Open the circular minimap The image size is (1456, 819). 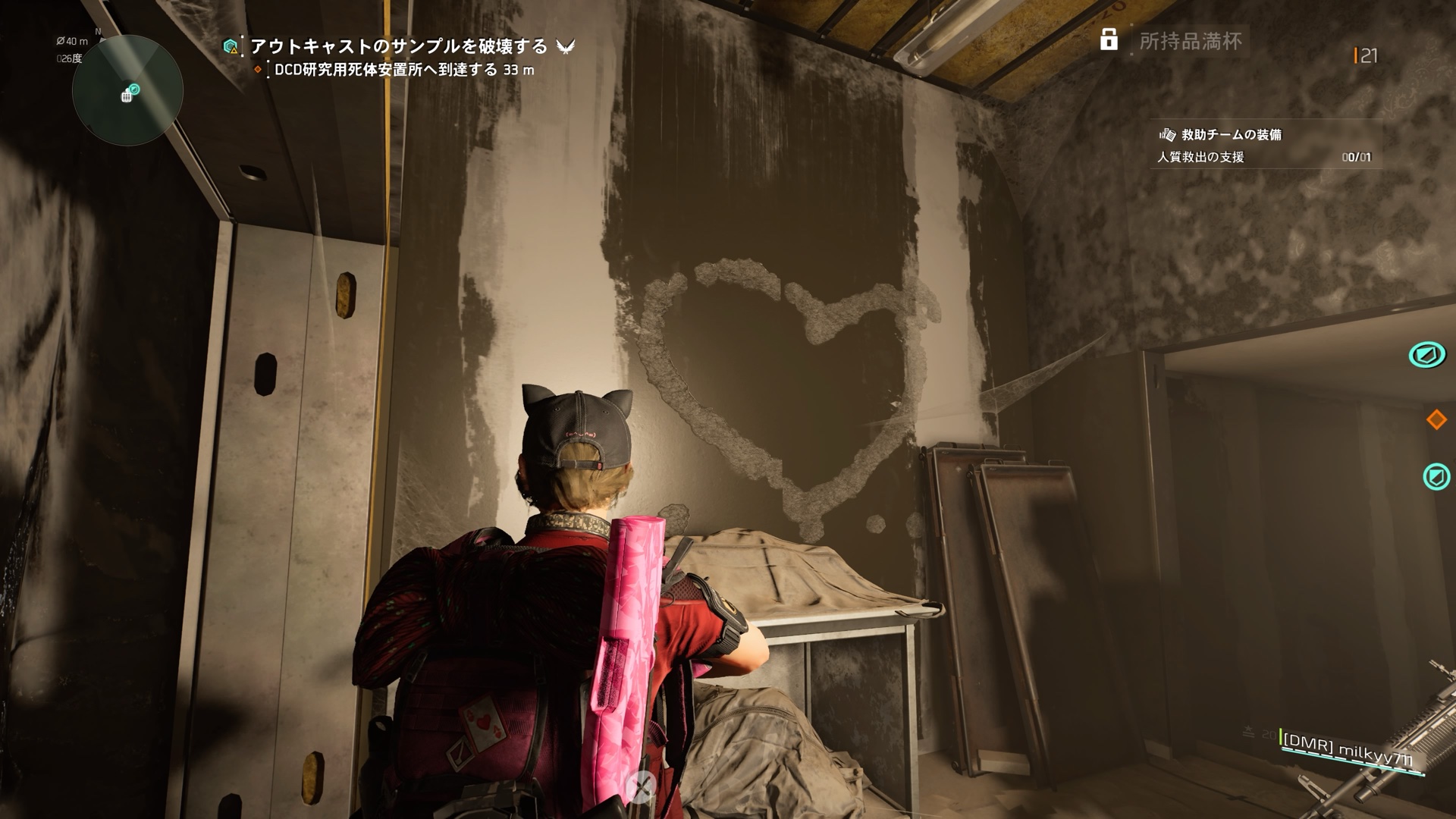(127, 90)
